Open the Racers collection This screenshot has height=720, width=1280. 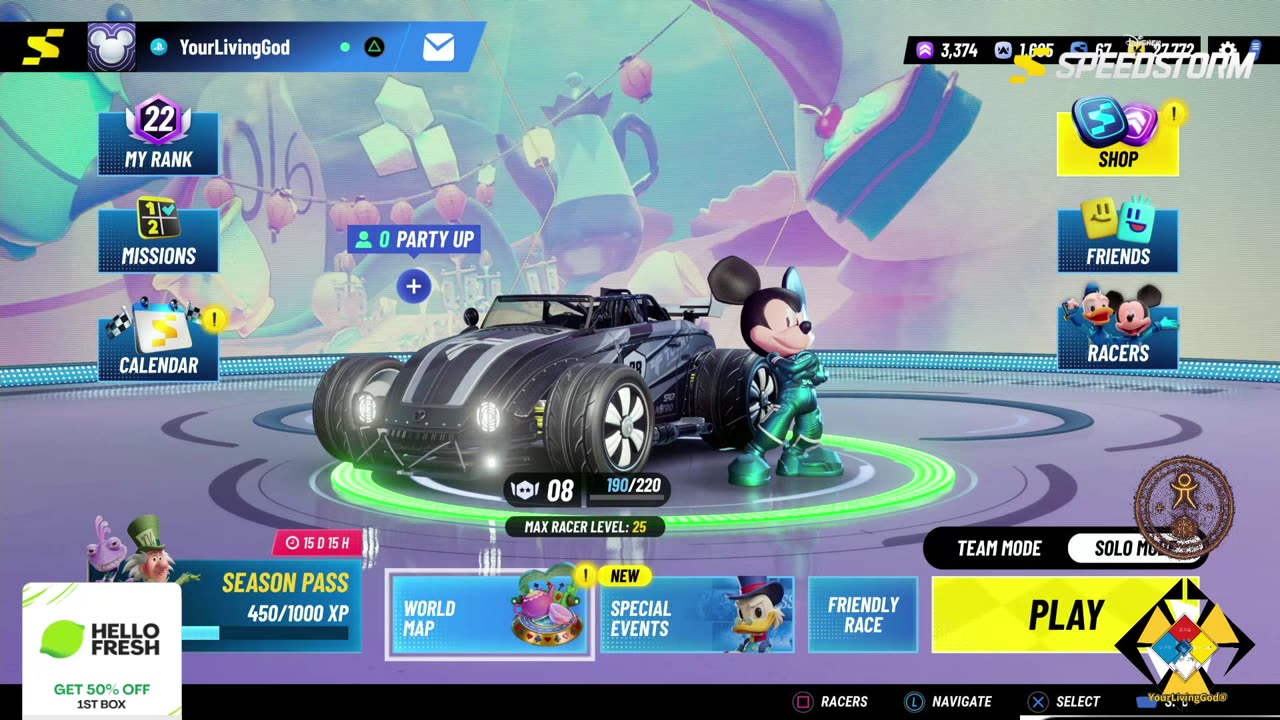click(x=1117, y=335)
